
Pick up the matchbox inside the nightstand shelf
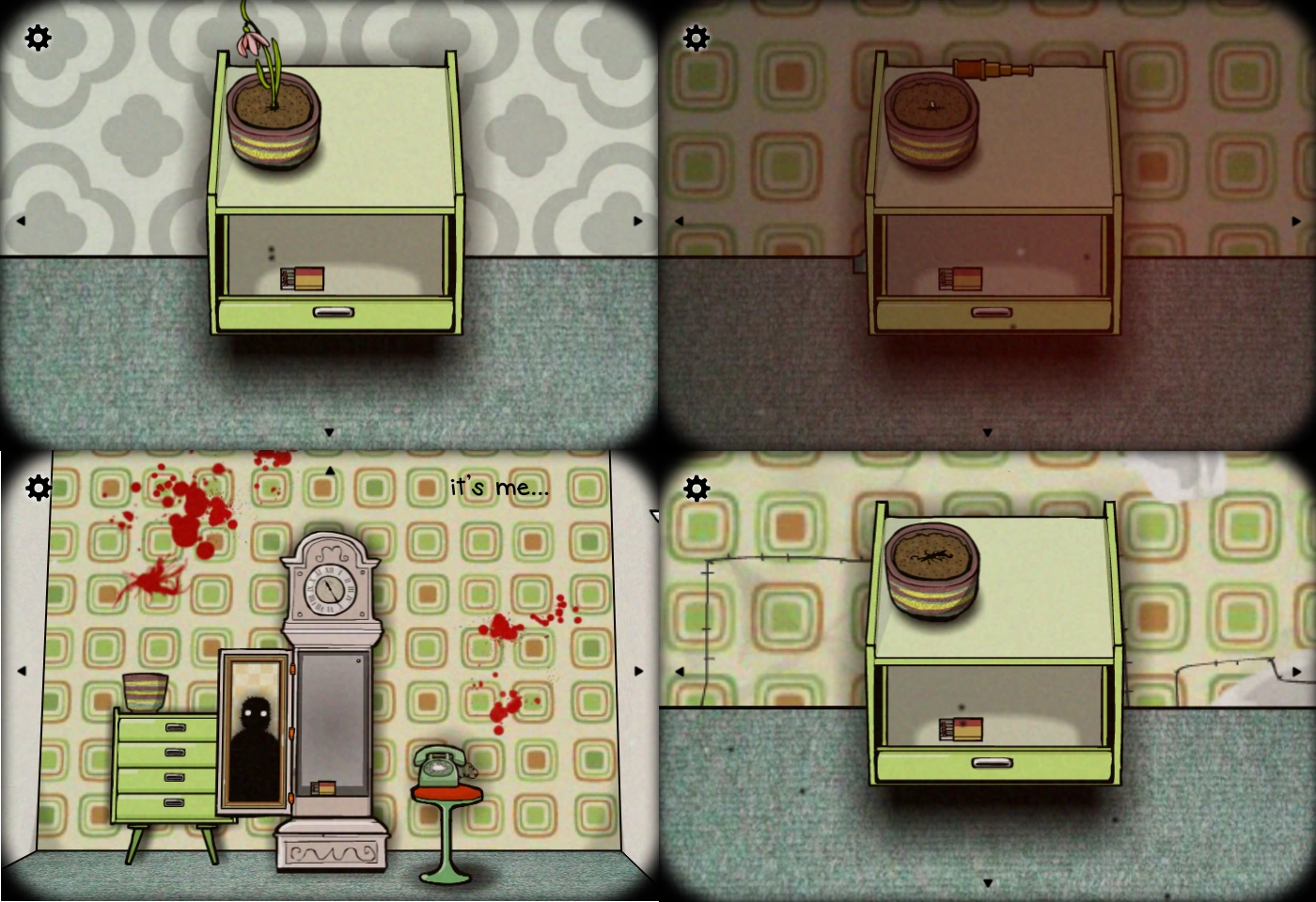[303, 279]
